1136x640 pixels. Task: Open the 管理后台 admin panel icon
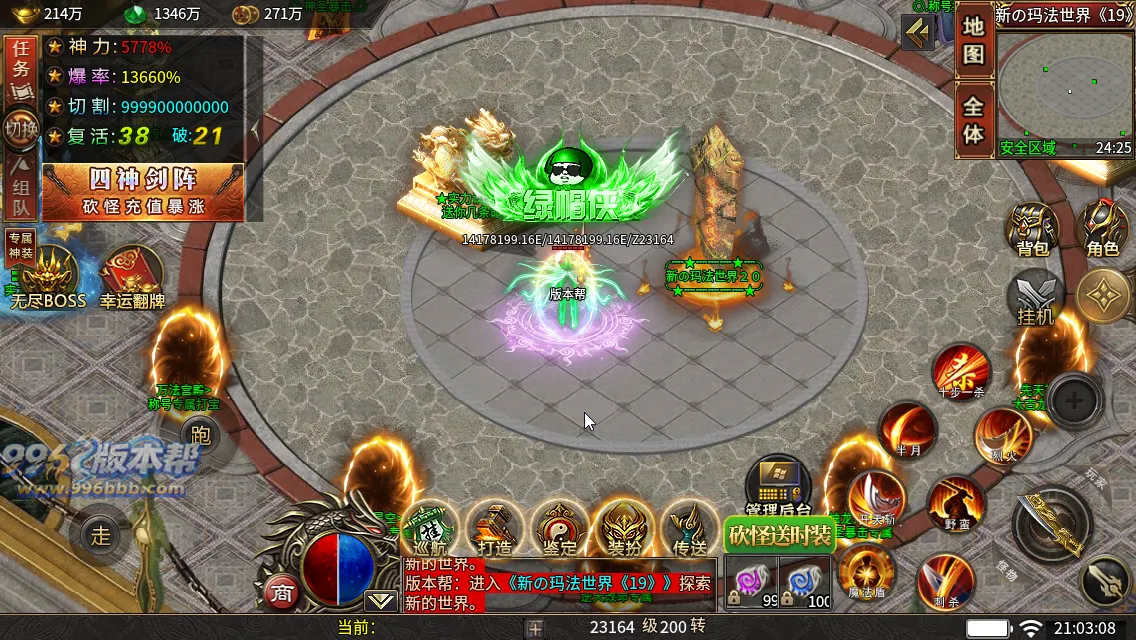[777, 487]
